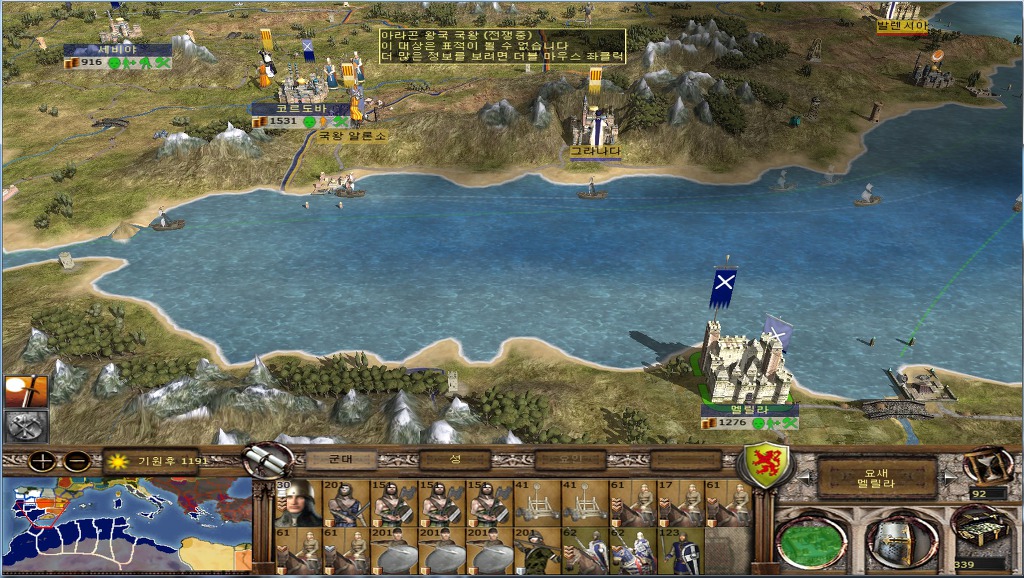Zoom out the minimap with the minus button
The width and height of the screenshot is (1024, 578).
coord(76,462)
